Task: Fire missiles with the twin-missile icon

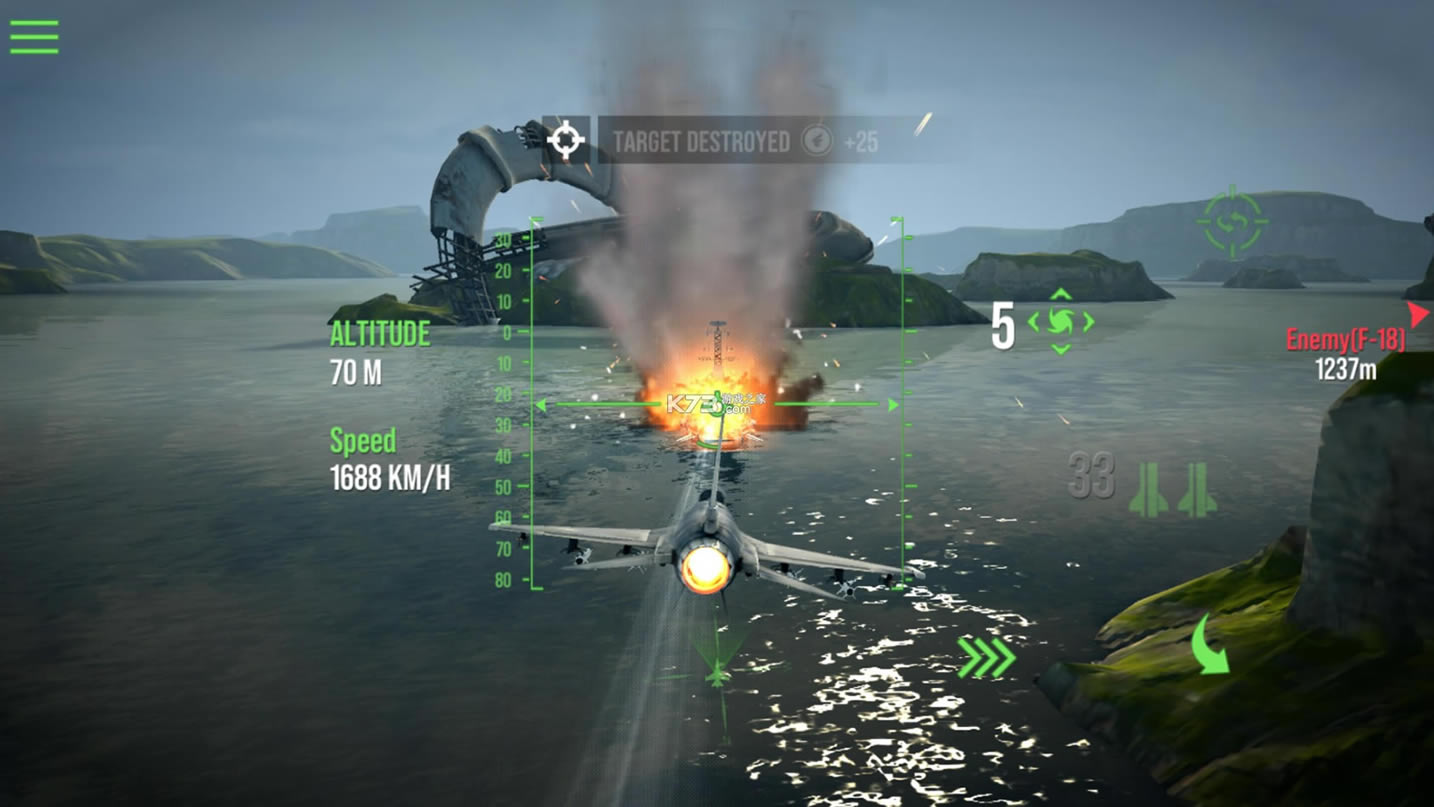Action: [x=1173, y=490]
